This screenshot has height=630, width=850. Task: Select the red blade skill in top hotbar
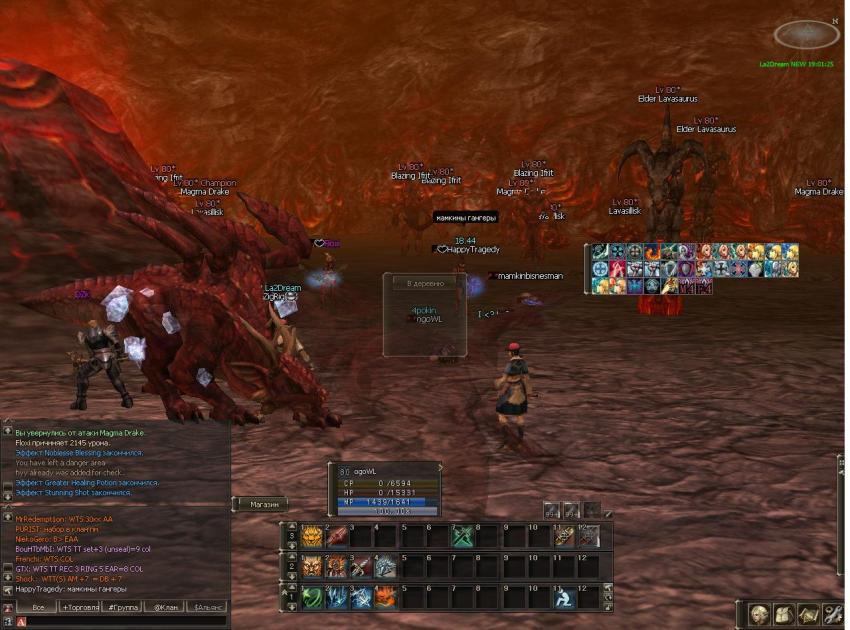(337, 536)
